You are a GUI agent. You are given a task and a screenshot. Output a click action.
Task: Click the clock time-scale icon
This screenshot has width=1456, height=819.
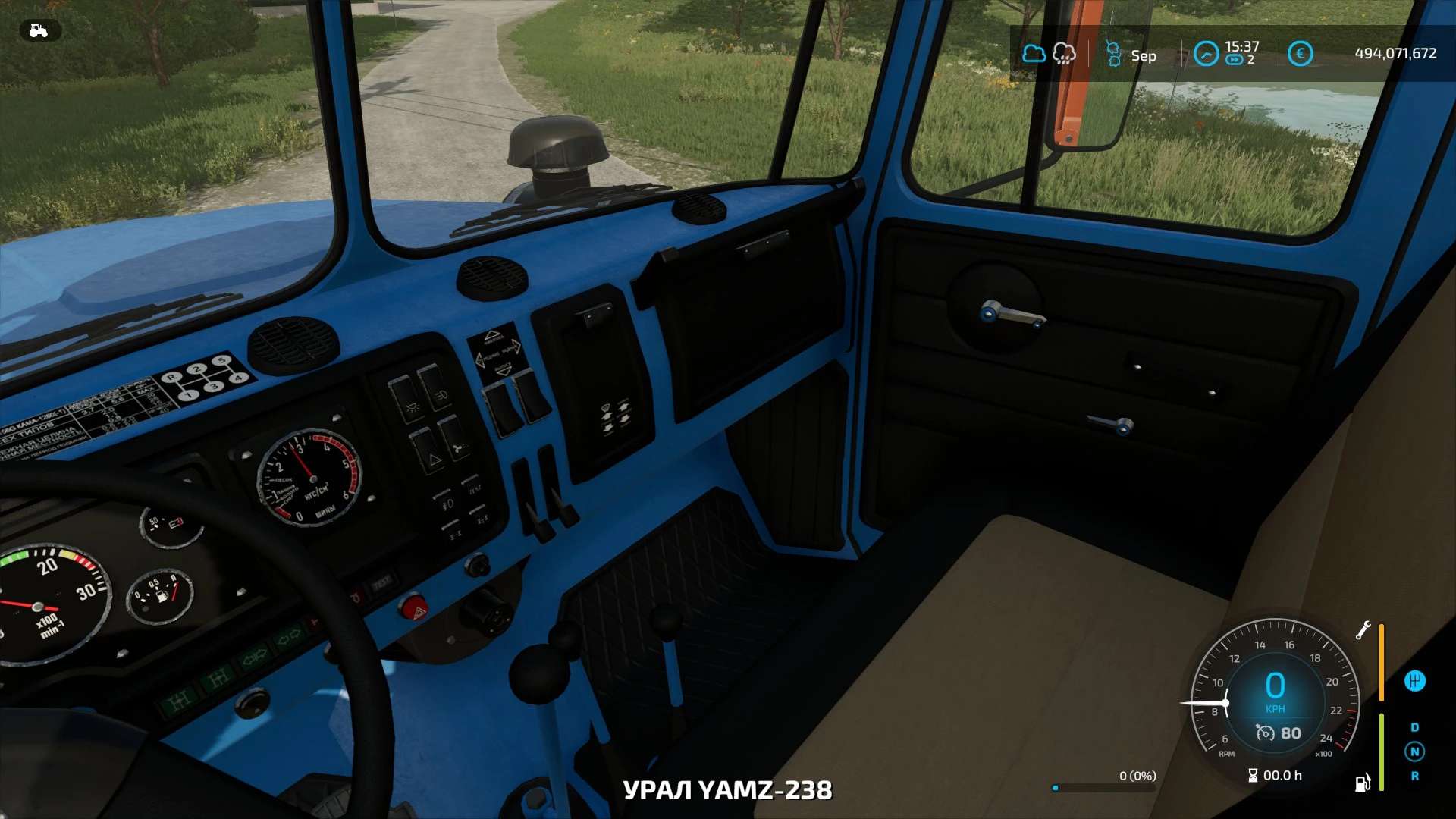tap(1206, 54)
